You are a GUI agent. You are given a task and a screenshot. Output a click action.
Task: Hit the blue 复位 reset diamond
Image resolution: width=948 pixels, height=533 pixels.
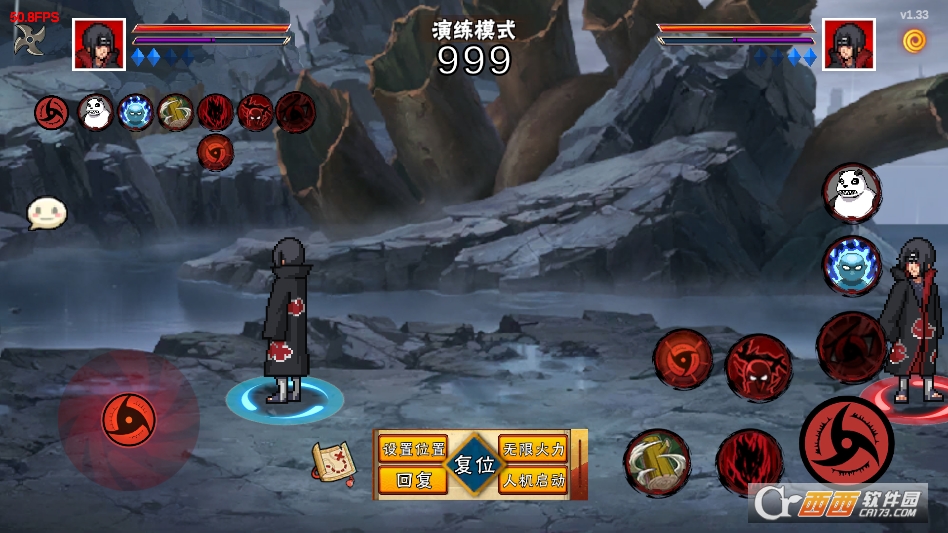click(473, 465)
